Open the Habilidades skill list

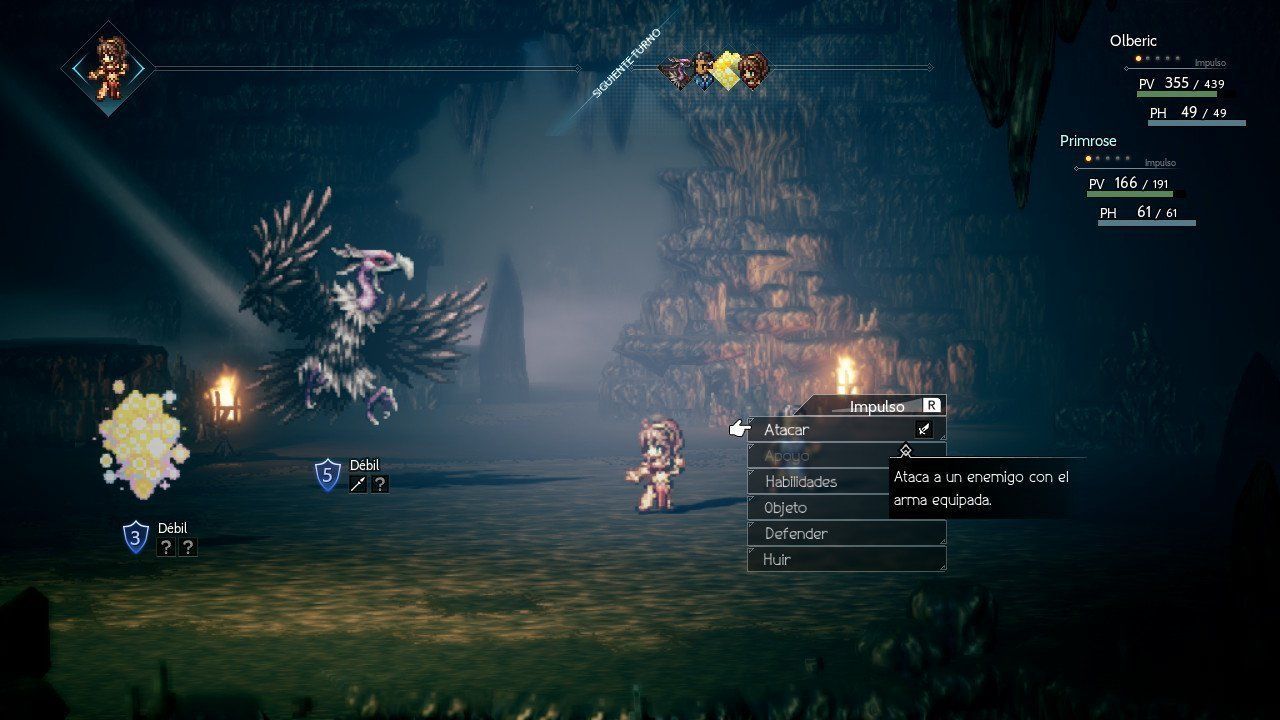800,482
